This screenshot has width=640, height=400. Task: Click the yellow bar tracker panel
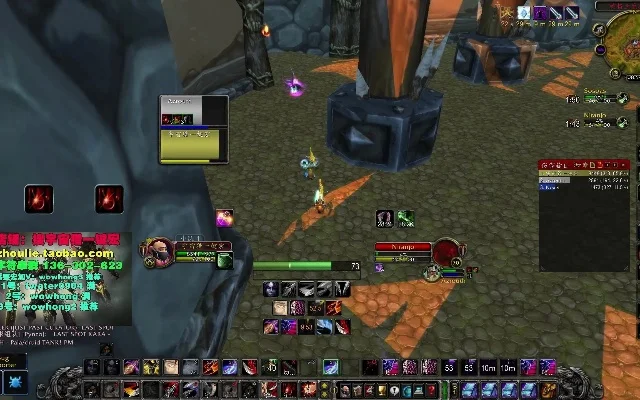193,130
